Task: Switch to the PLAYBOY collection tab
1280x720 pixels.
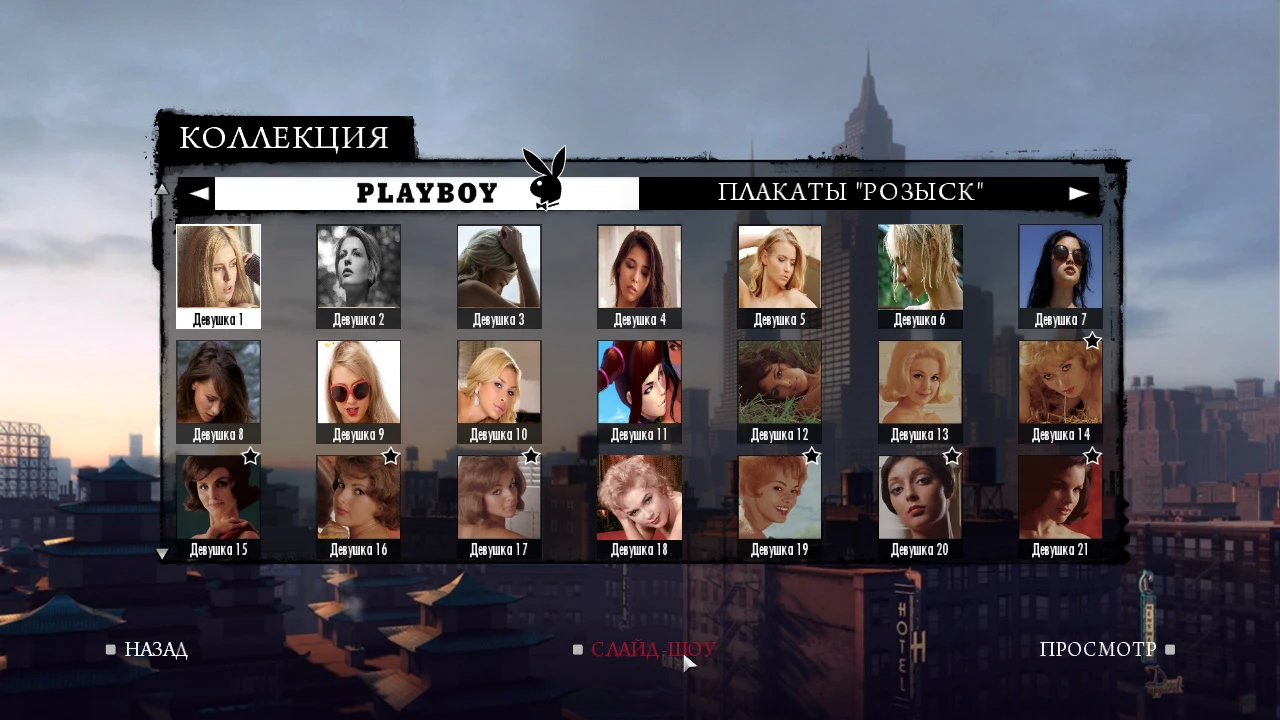Action: 428,192
